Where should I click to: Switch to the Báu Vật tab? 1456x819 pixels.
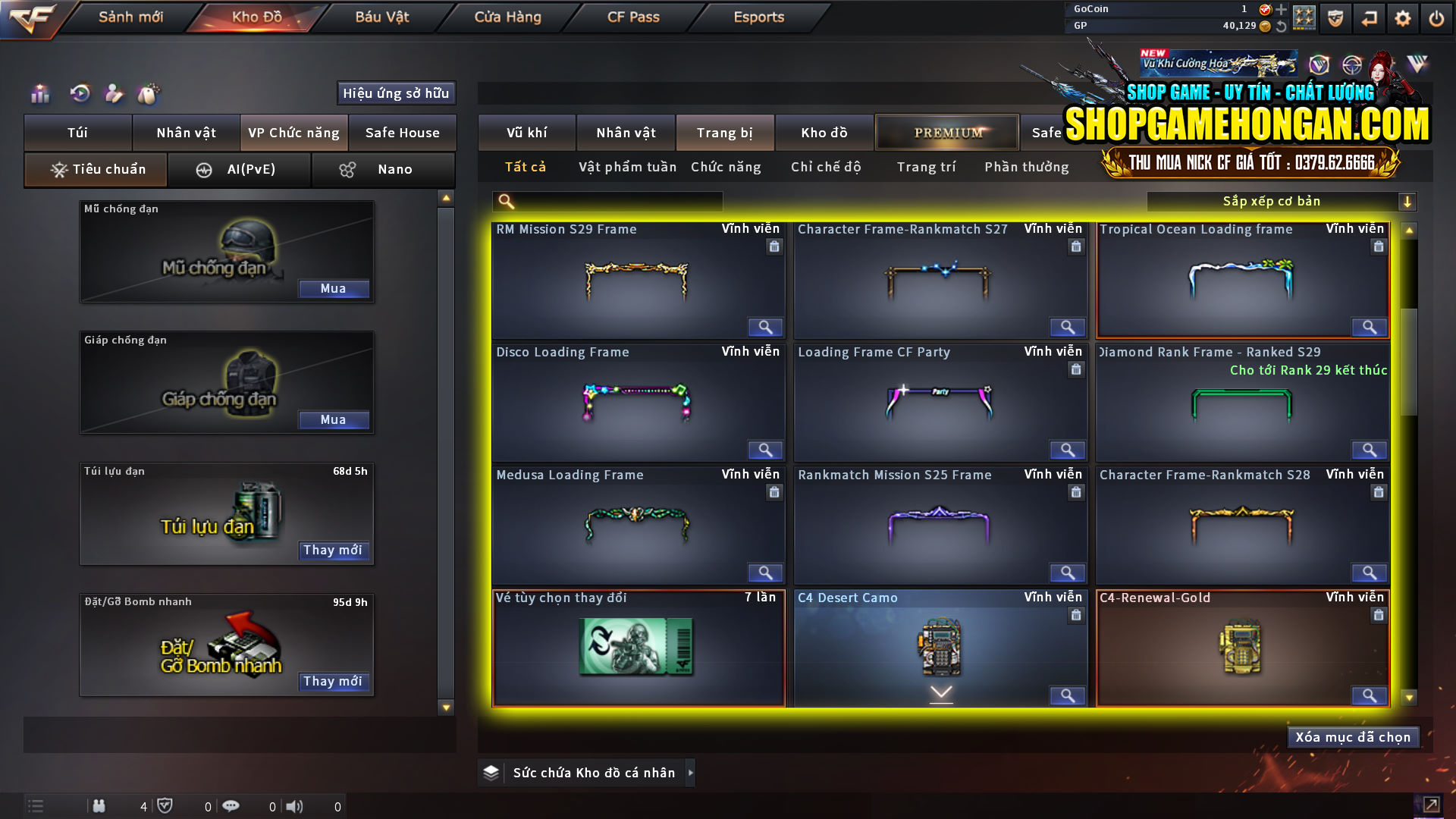click(x=381, y=17)
